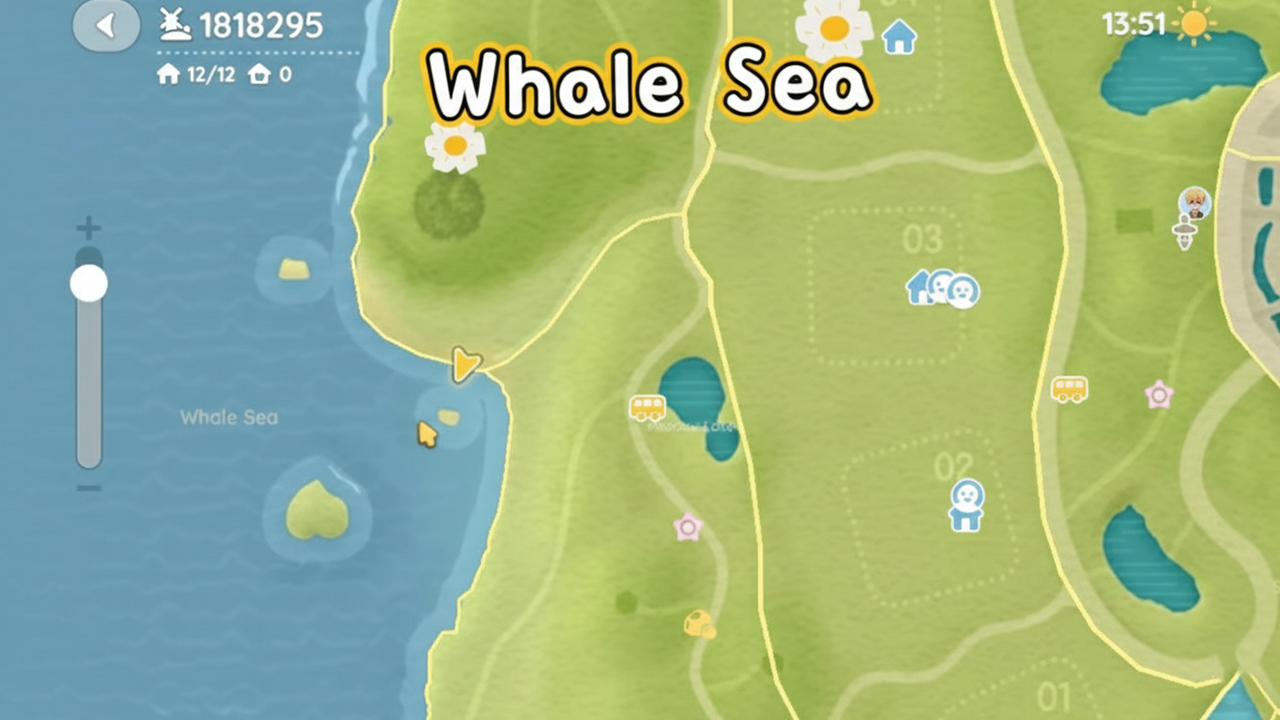
Task: Click the yellow seashell marker near the bottom
Action: coord(701,623)
